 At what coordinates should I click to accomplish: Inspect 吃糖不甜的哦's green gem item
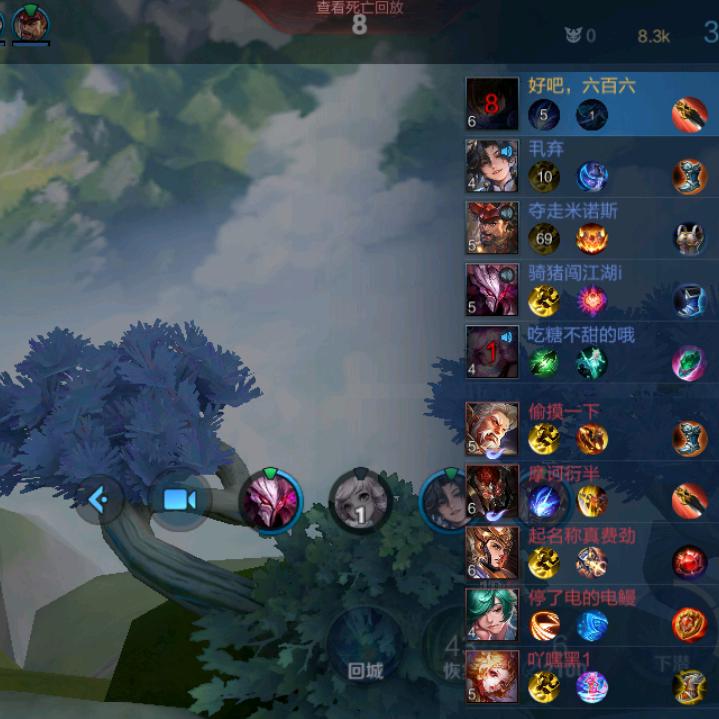[690, 362]
